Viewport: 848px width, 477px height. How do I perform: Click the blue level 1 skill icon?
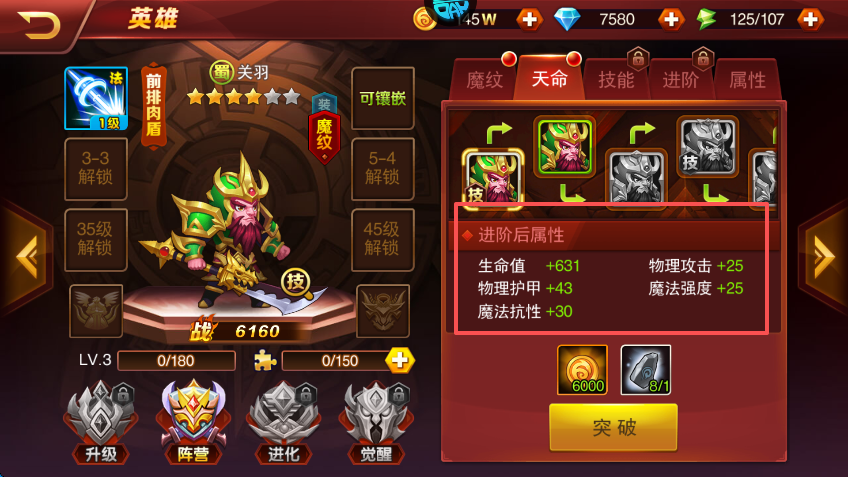coord(96,99)
